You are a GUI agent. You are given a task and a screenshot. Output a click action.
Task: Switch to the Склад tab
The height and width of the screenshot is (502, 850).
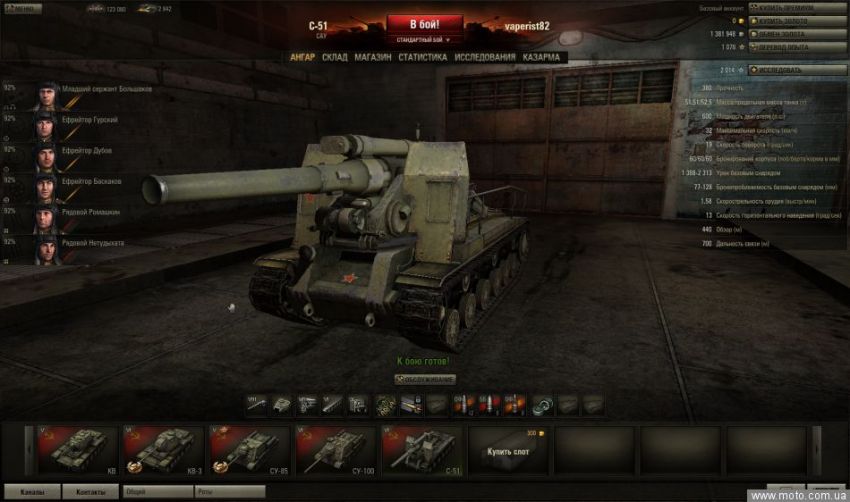tap(335, 57)
